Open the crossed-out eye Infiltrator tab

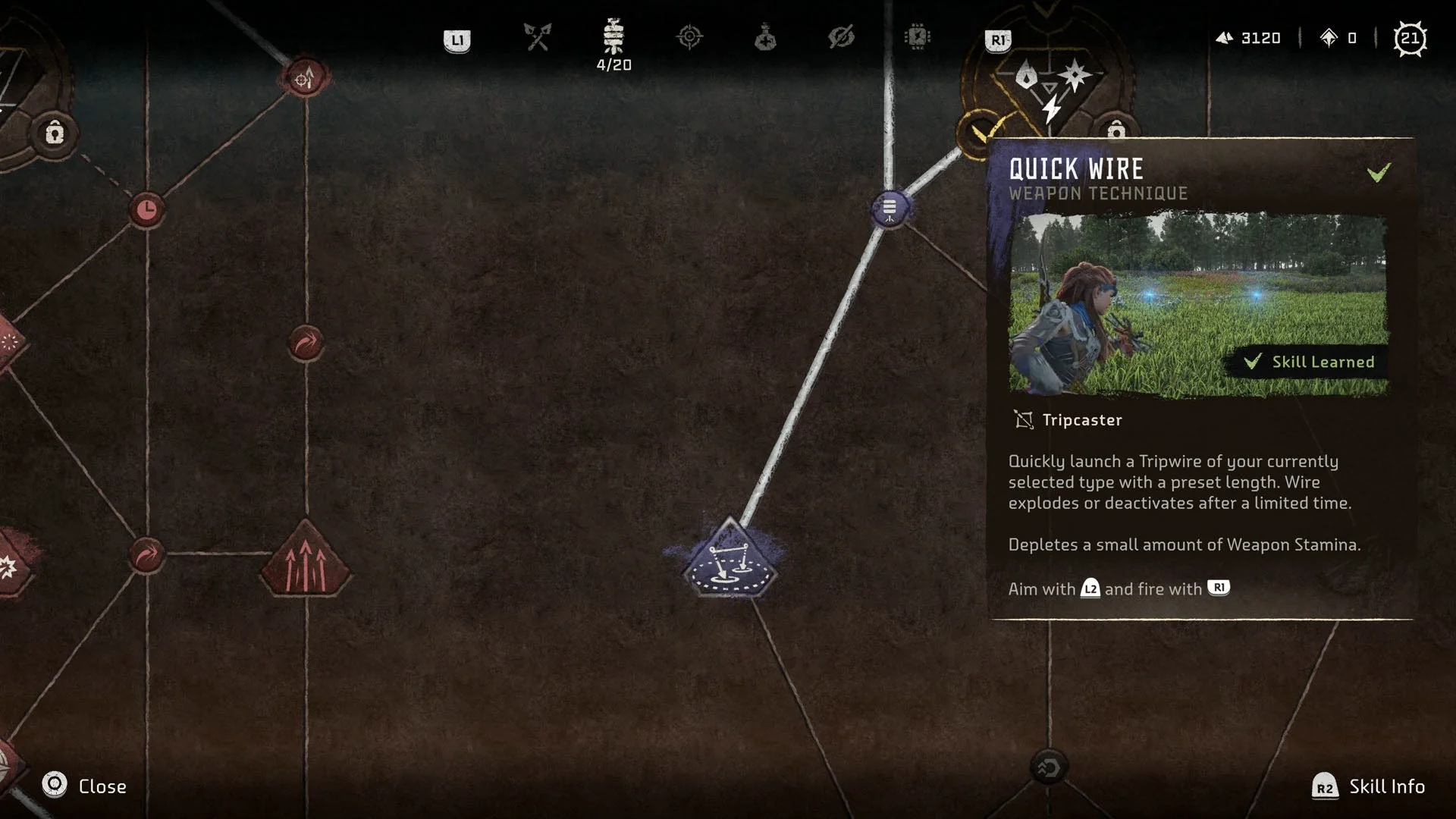click(841, 37)
